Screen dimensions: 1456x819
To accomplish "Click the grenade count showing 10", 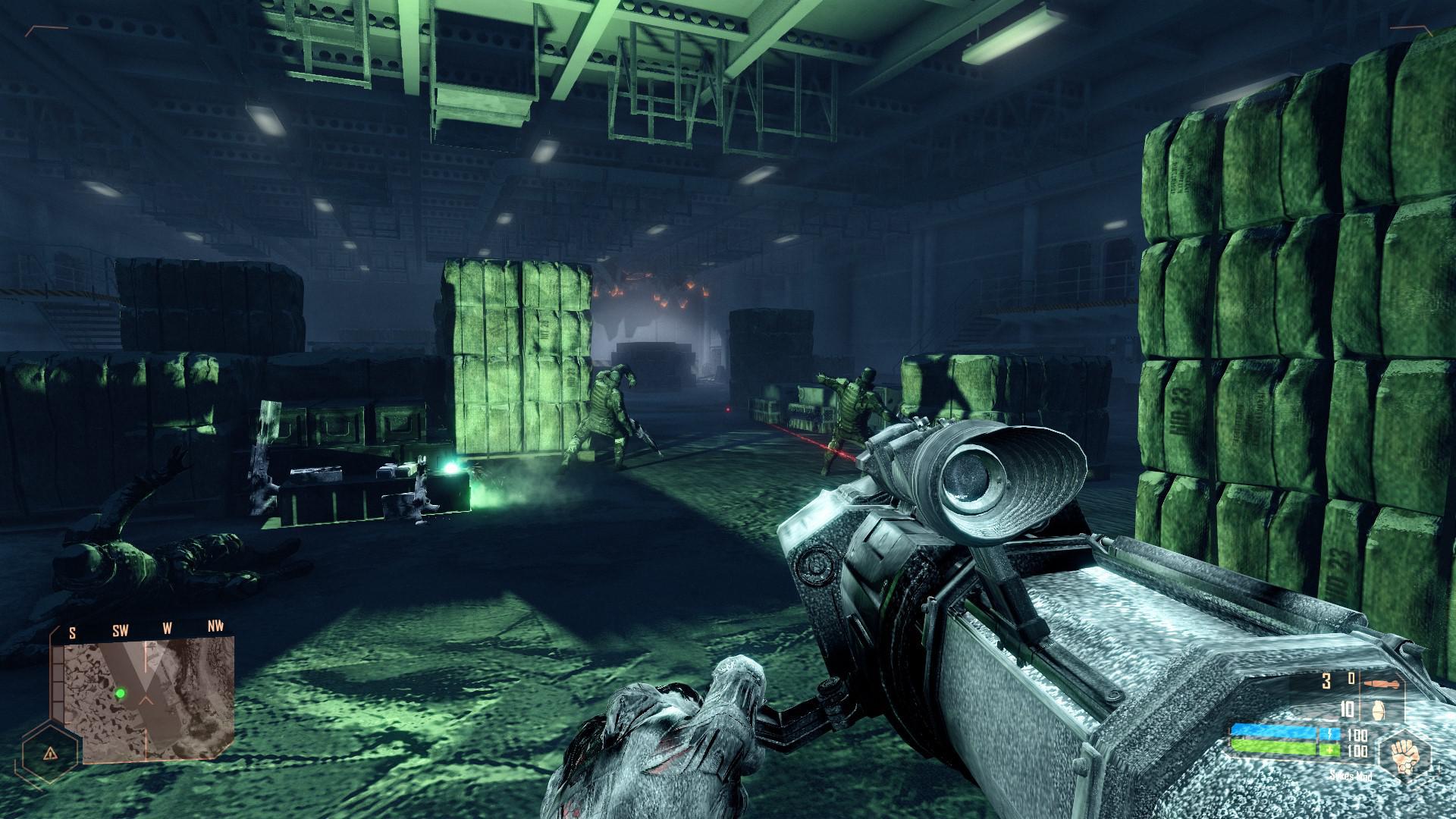I will coord(1347,710).
